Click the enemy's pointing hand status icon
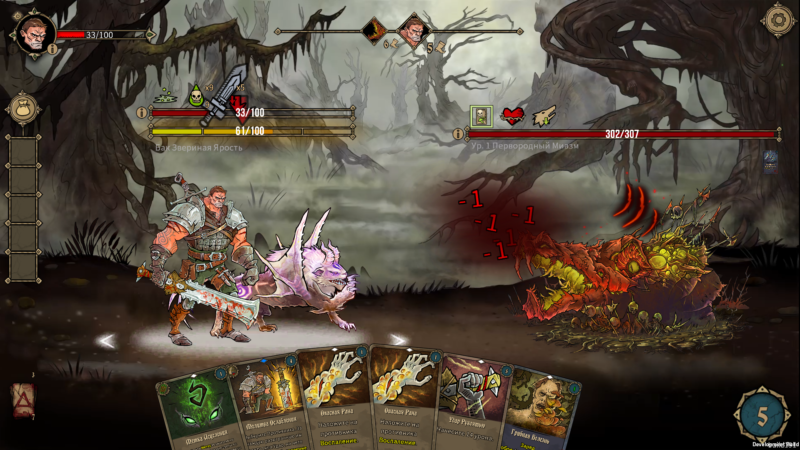This screenshot has height=450, width=800. tap(544, 116)
